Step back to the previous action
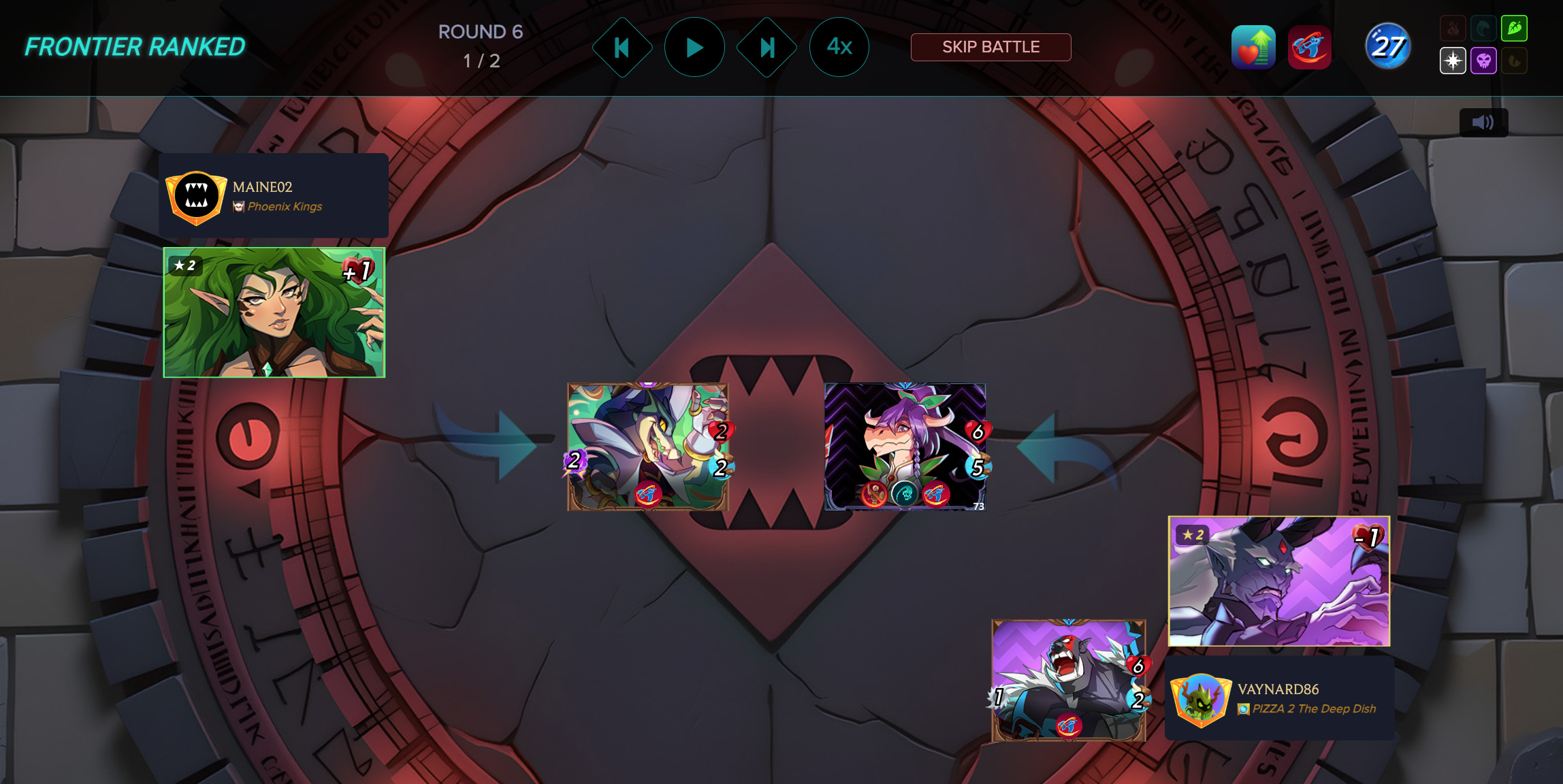The width and height of the screenshot is (1563, 784). point(622,48)
